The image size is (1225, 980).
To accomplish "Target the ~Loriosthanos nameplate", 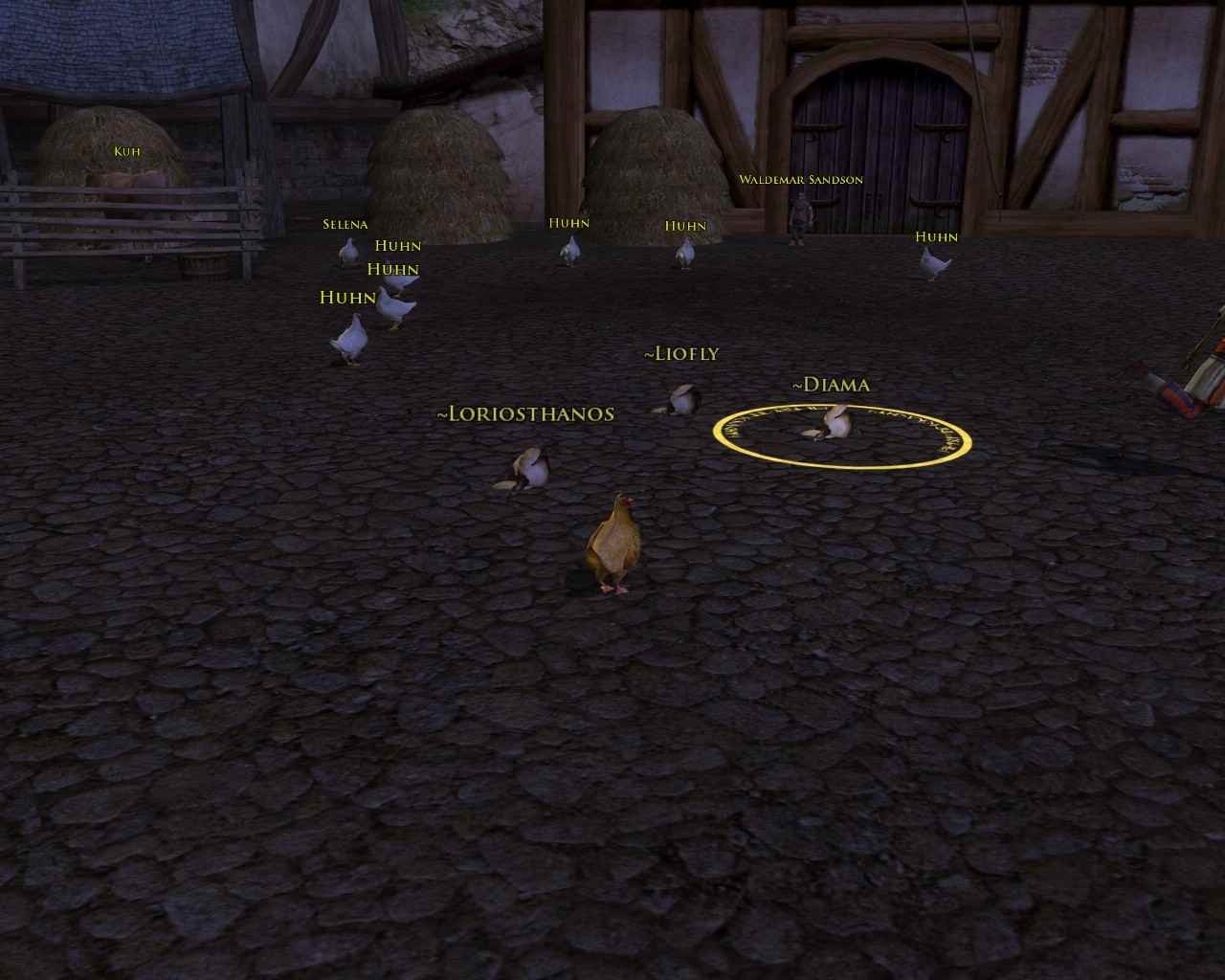I will tap(524, 414).
